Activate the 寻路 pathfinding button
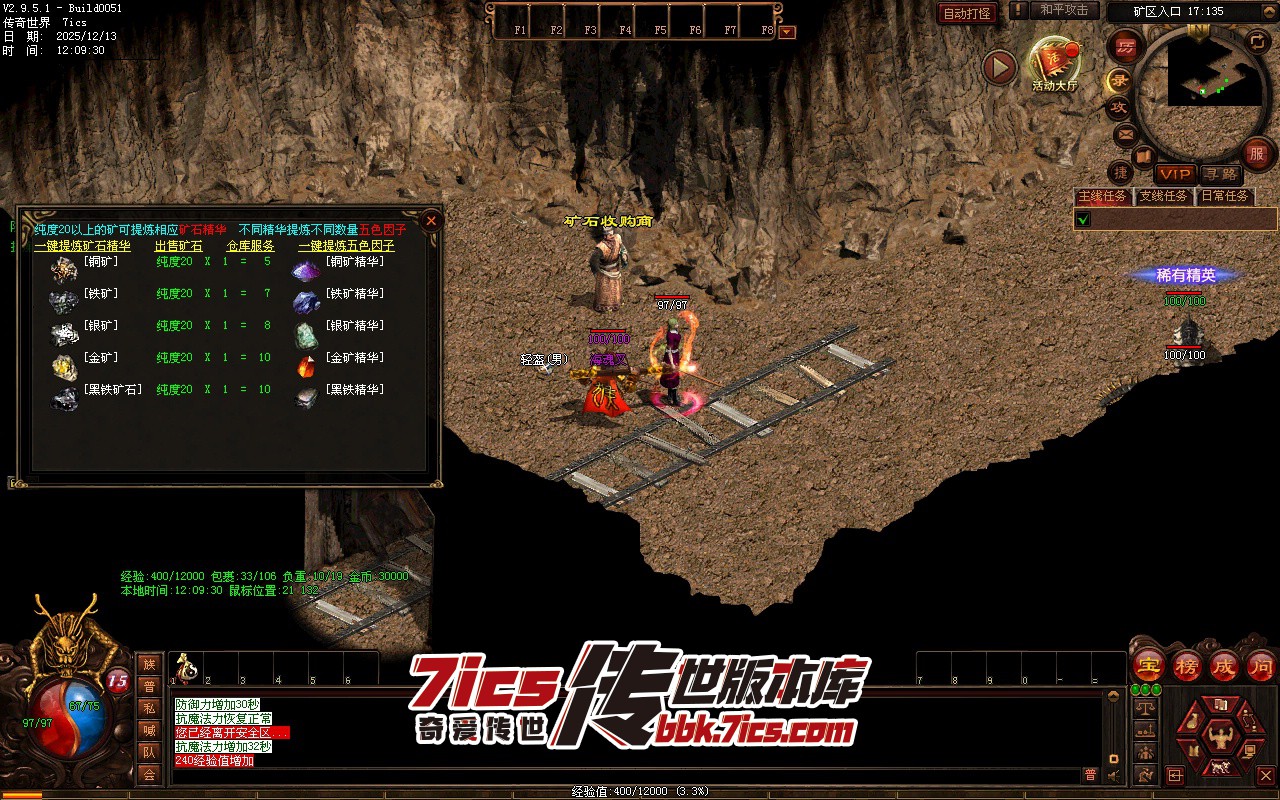The width and height of the screenshot is (1280, 800). pyautogui.click(x=1219, y=175)
